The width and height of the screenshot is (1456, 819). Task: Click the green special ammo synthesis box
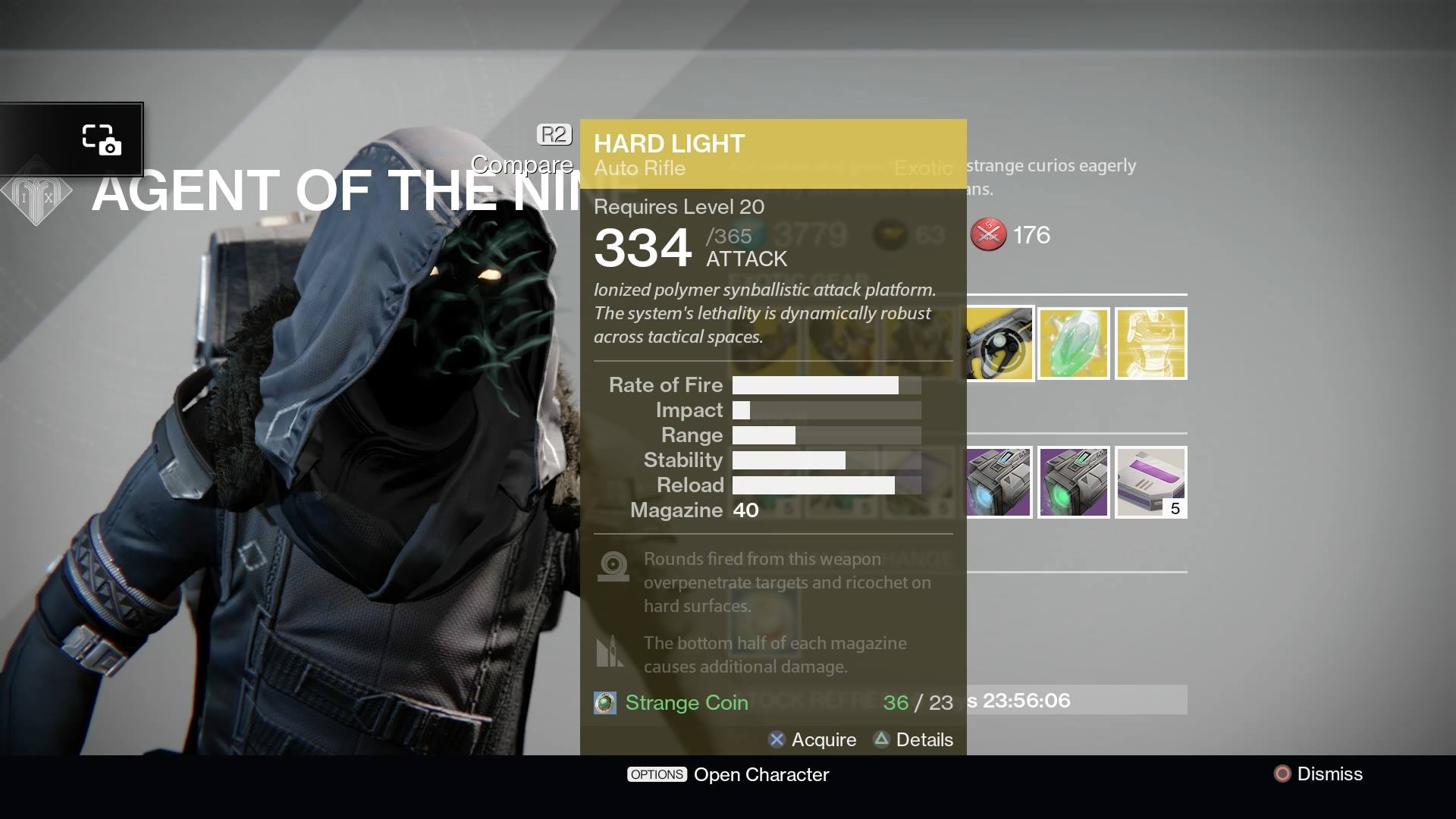click(x=1074, y=482)
